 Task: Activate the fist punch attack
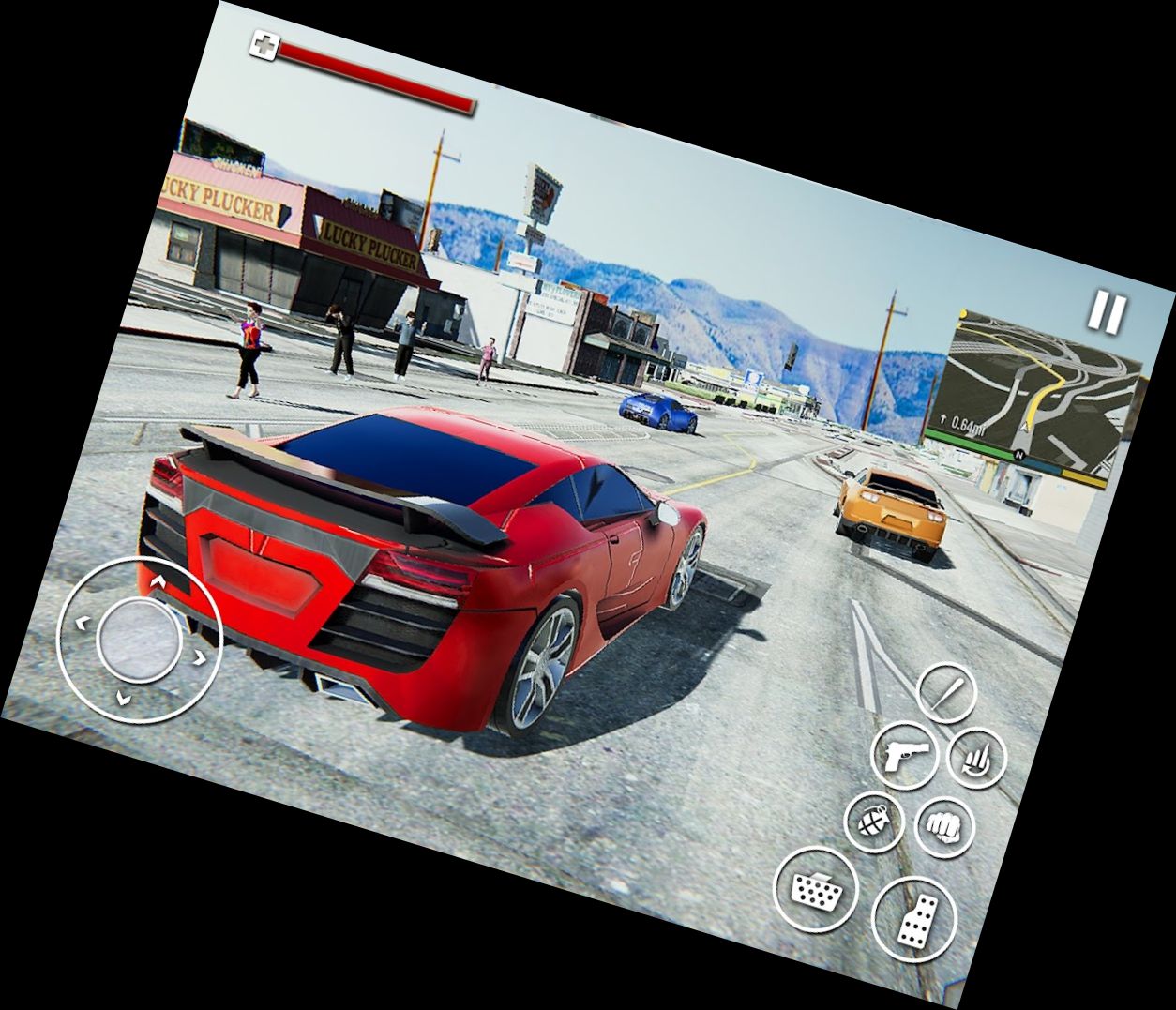pos(944,827)
